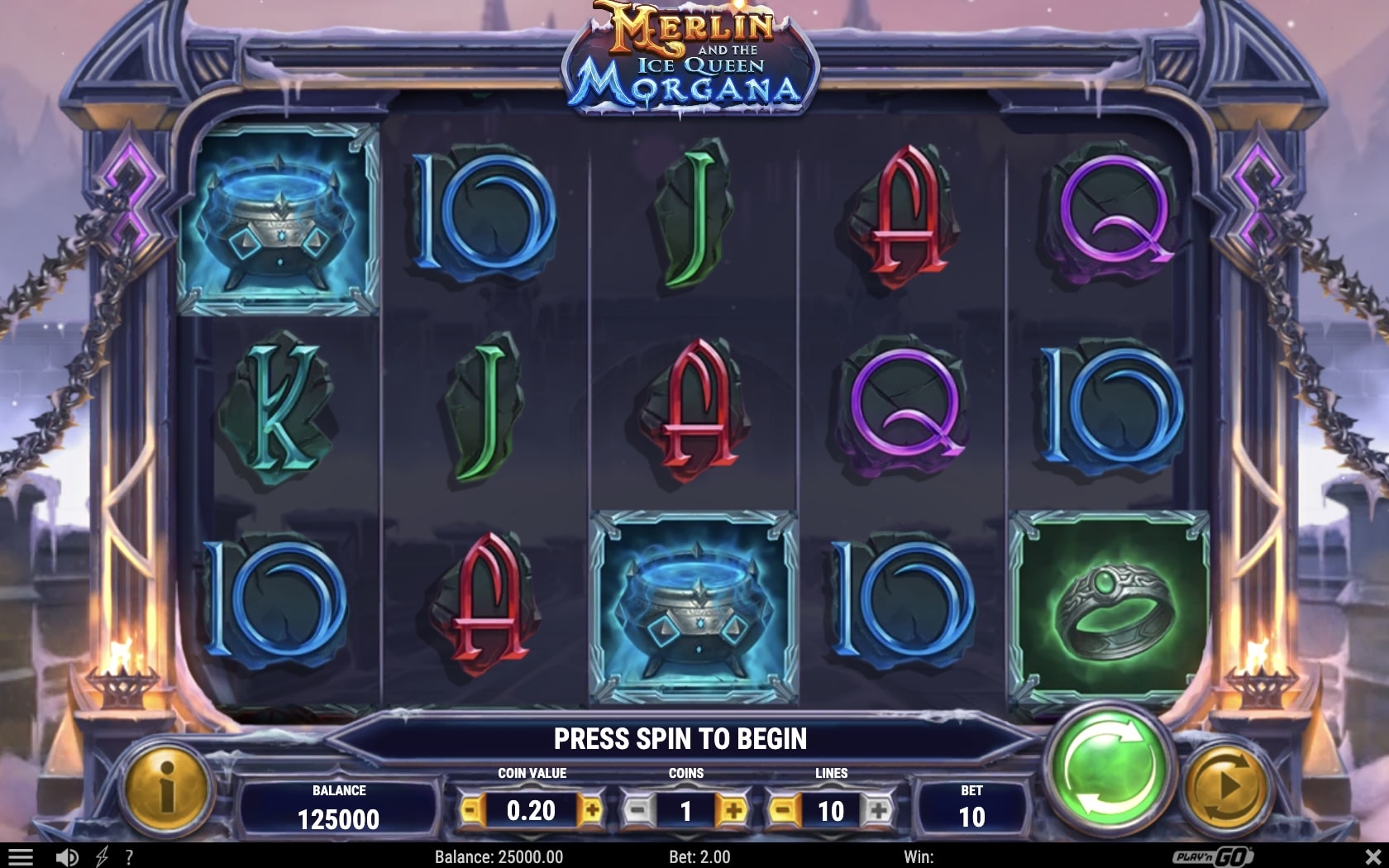
Task: Increase the coin value with the plus button
Action: point(592,810)
